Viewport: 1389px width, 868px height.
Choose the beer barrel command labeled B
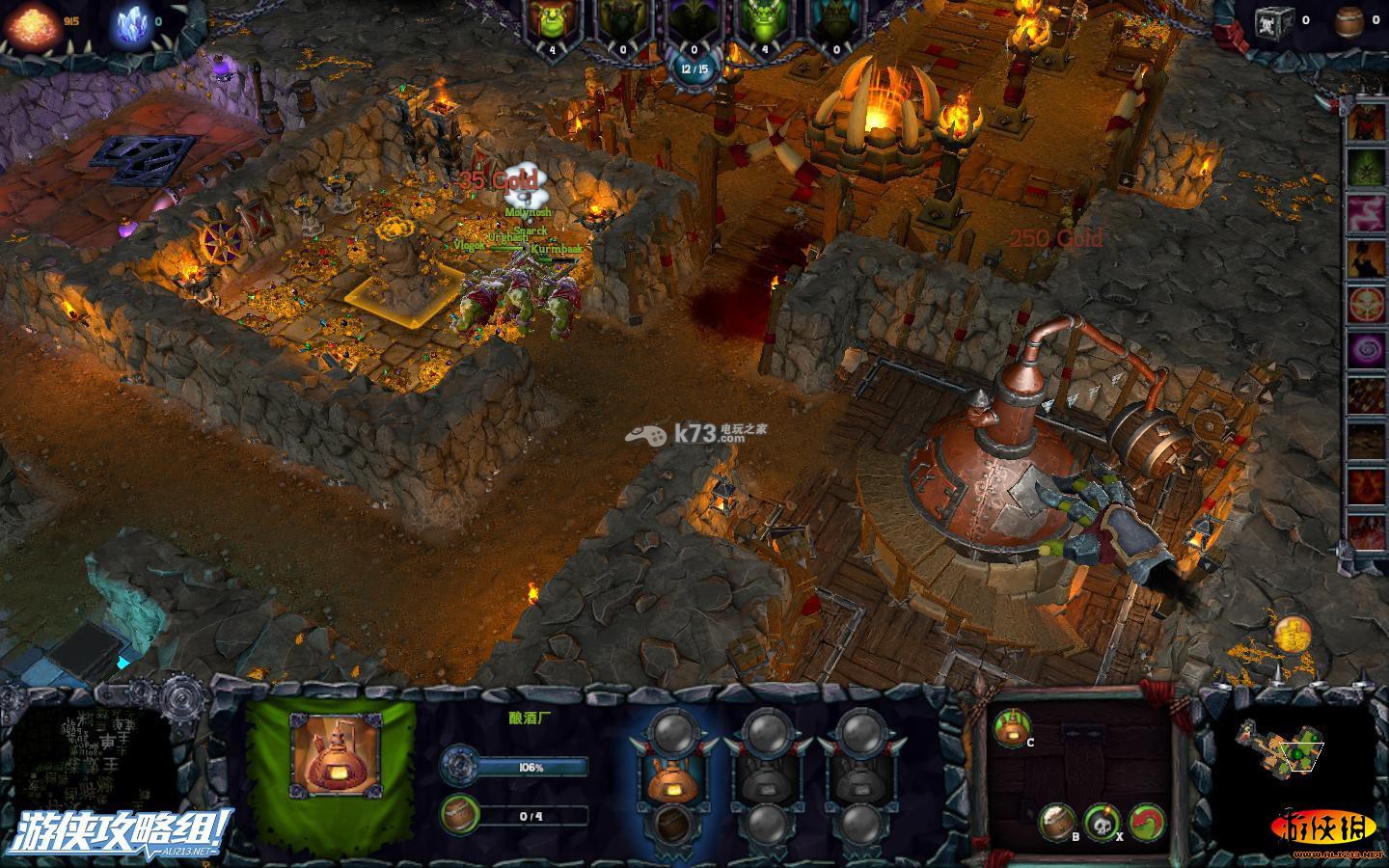click(1056, 821)
